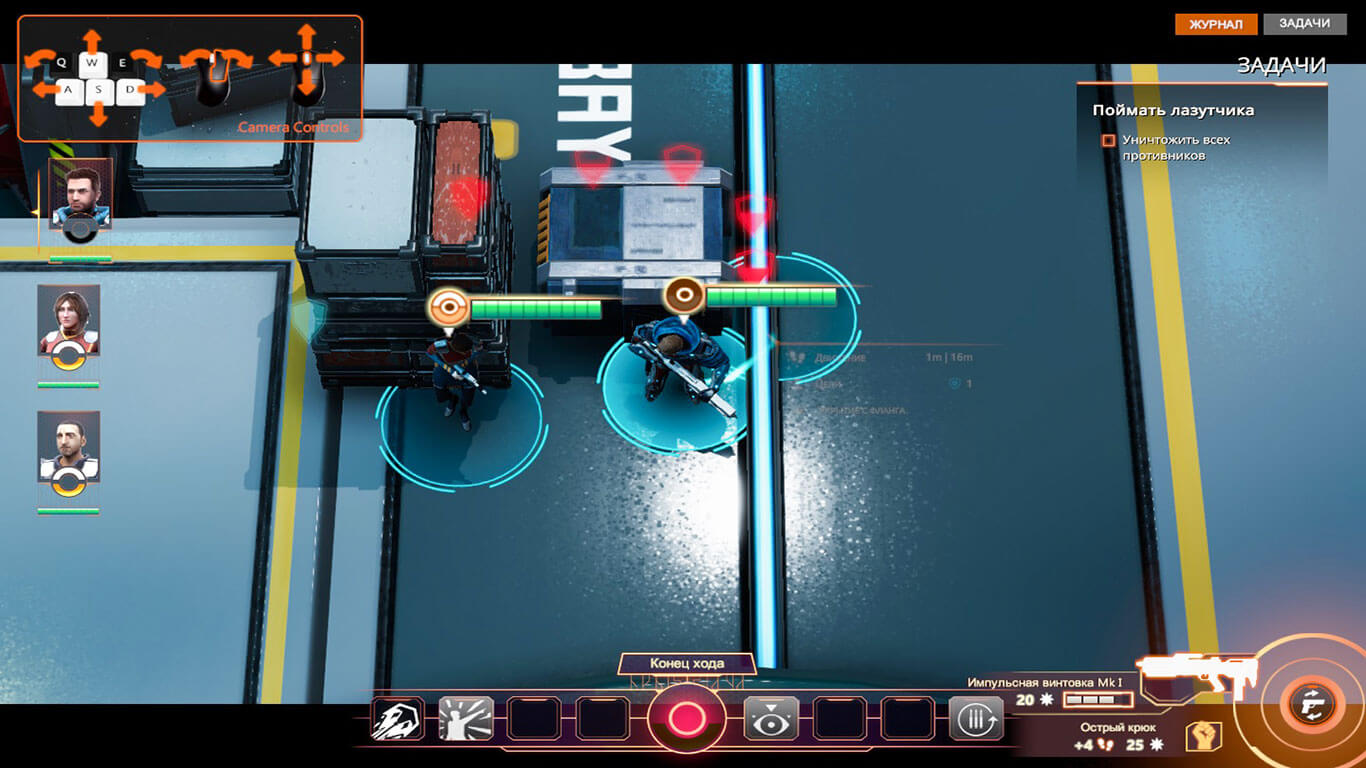The width and height of the screenshot is (1366, 768).
Task: Use the melee strike ability icon
Action: 466,718
